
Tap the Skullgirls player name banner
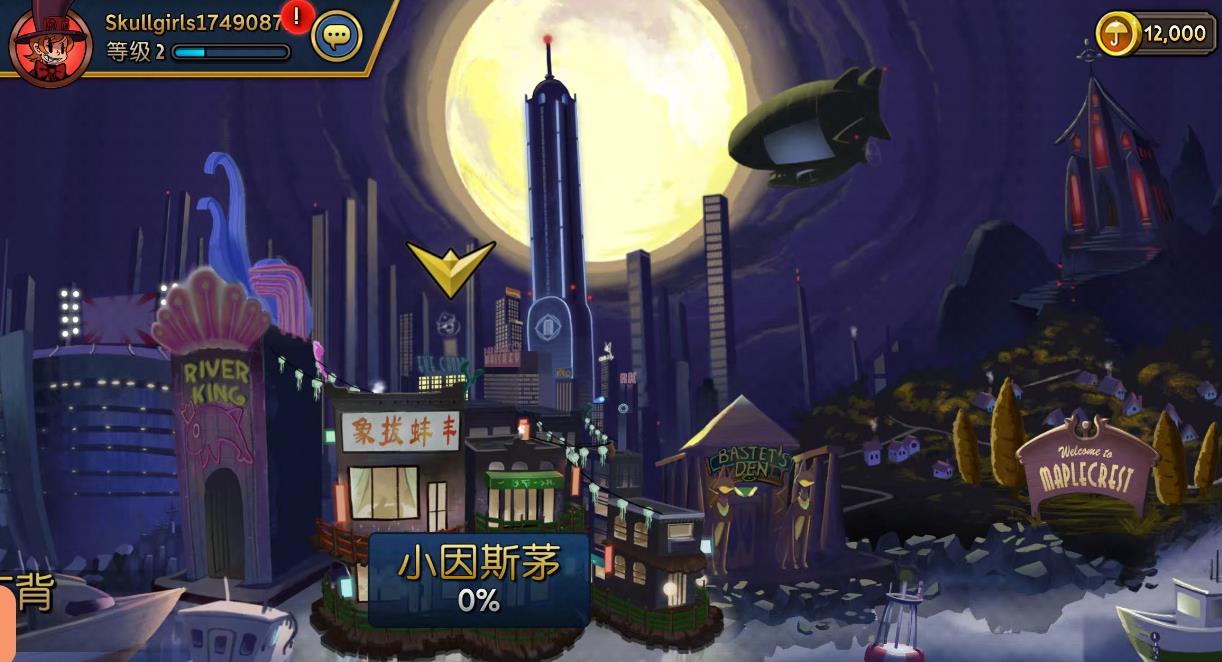194,22
